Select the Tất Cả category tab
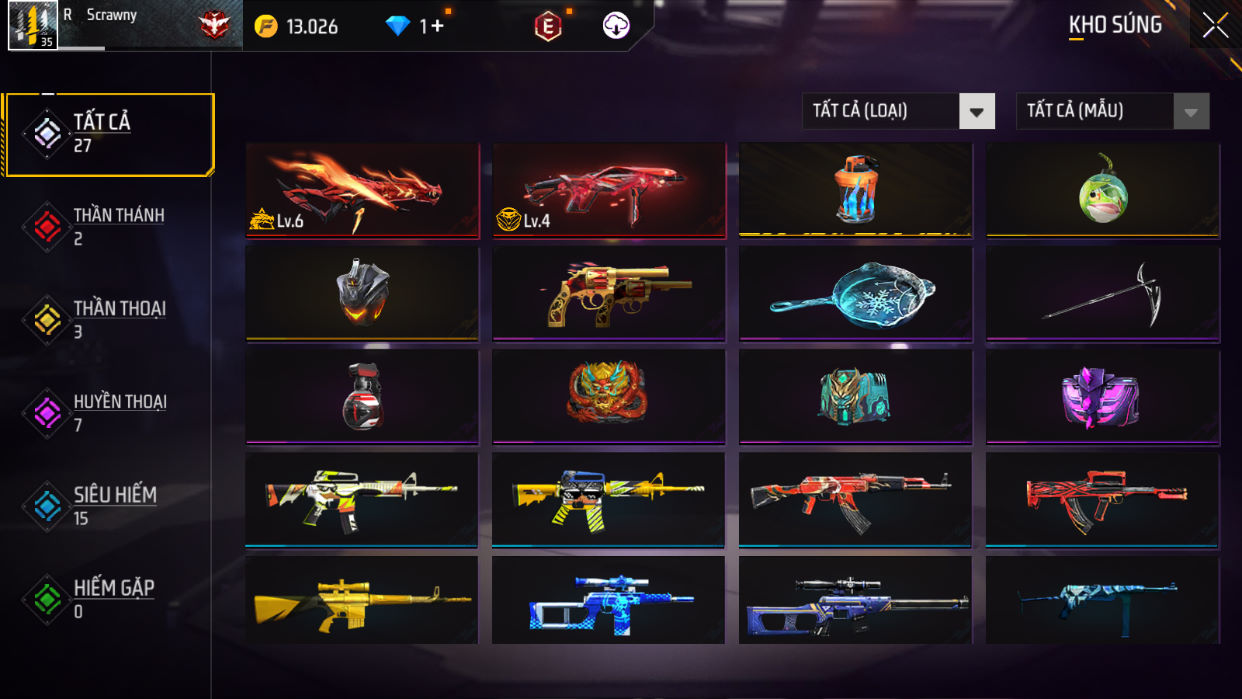 coord(110,134)
